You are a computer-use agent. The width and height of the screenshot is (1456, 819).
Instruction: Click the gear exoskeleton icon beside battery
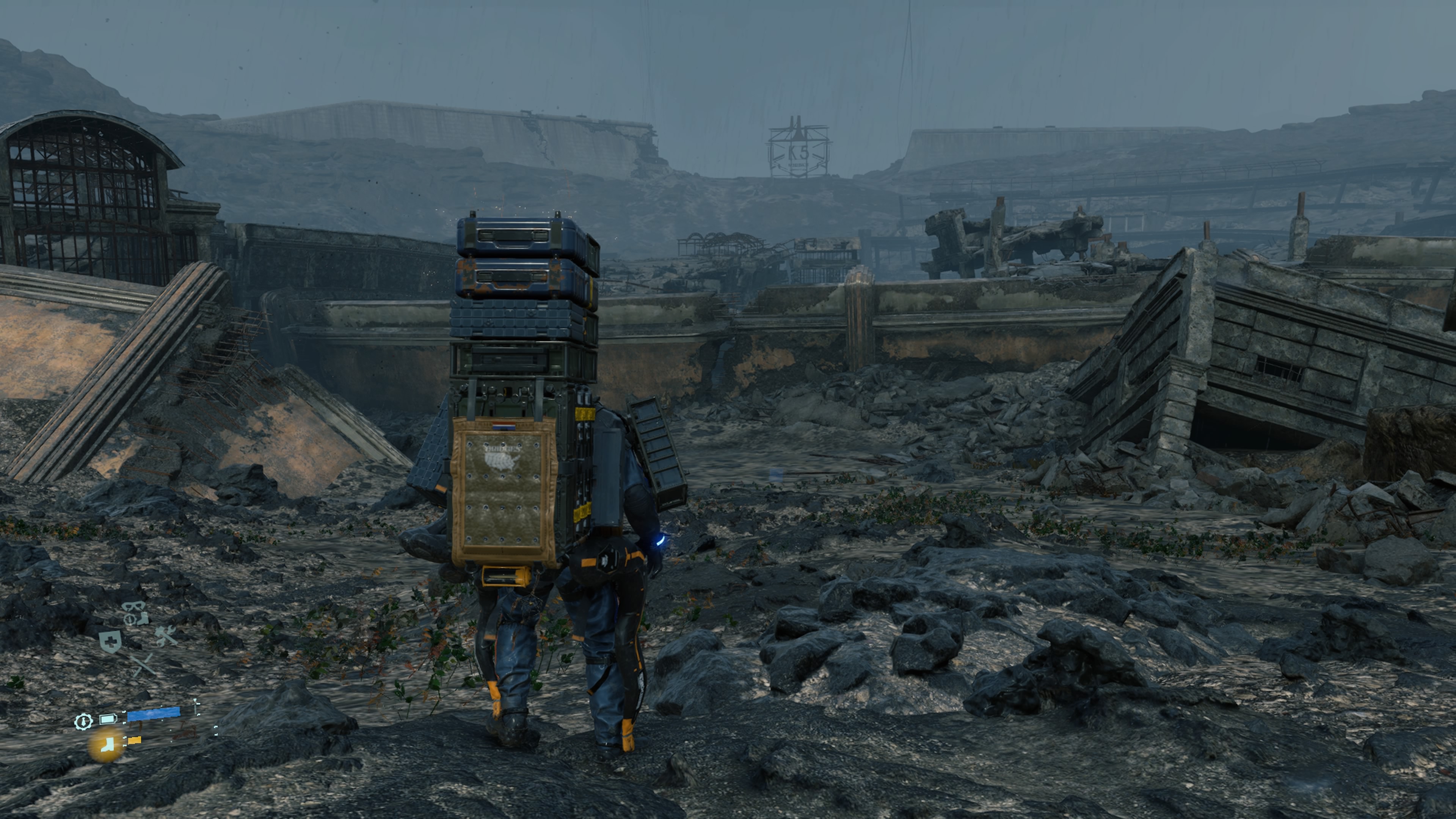point(83,722)
